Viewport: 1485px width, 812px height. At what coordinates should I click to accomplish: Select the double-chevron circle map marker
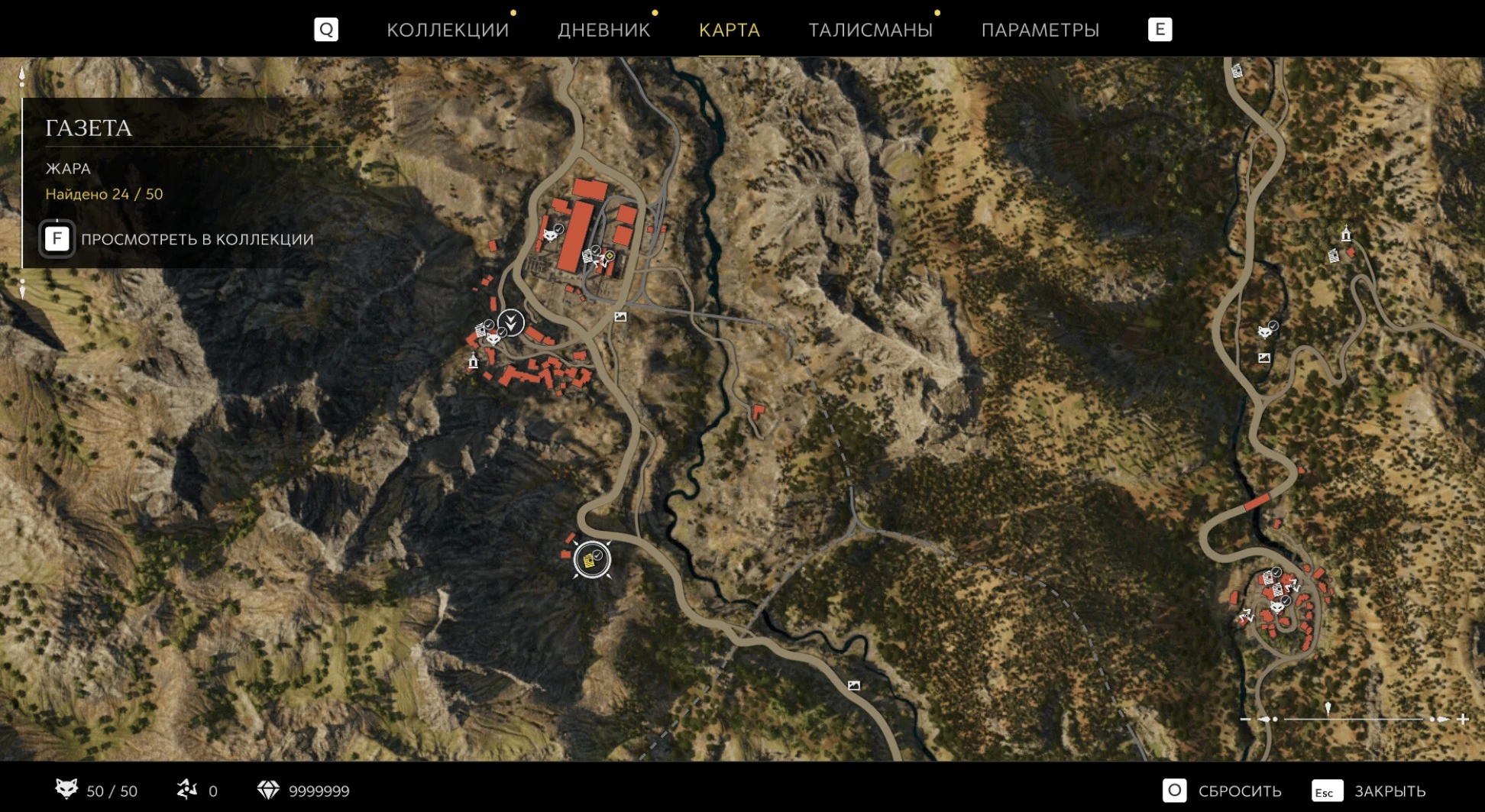pyautogui.click(x=510, y=322)
